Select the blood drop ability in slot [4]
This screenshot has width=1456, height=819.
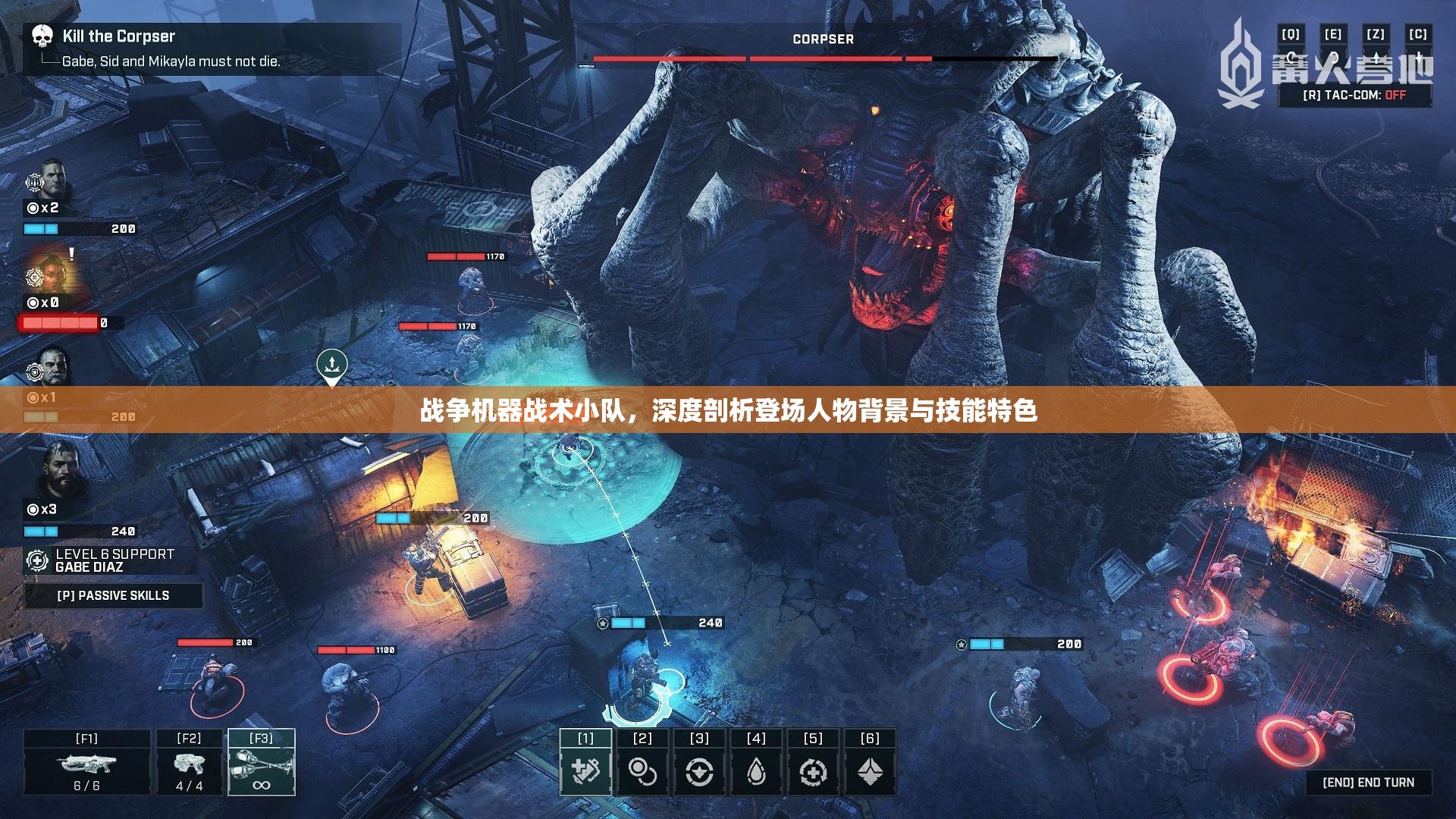758,768
